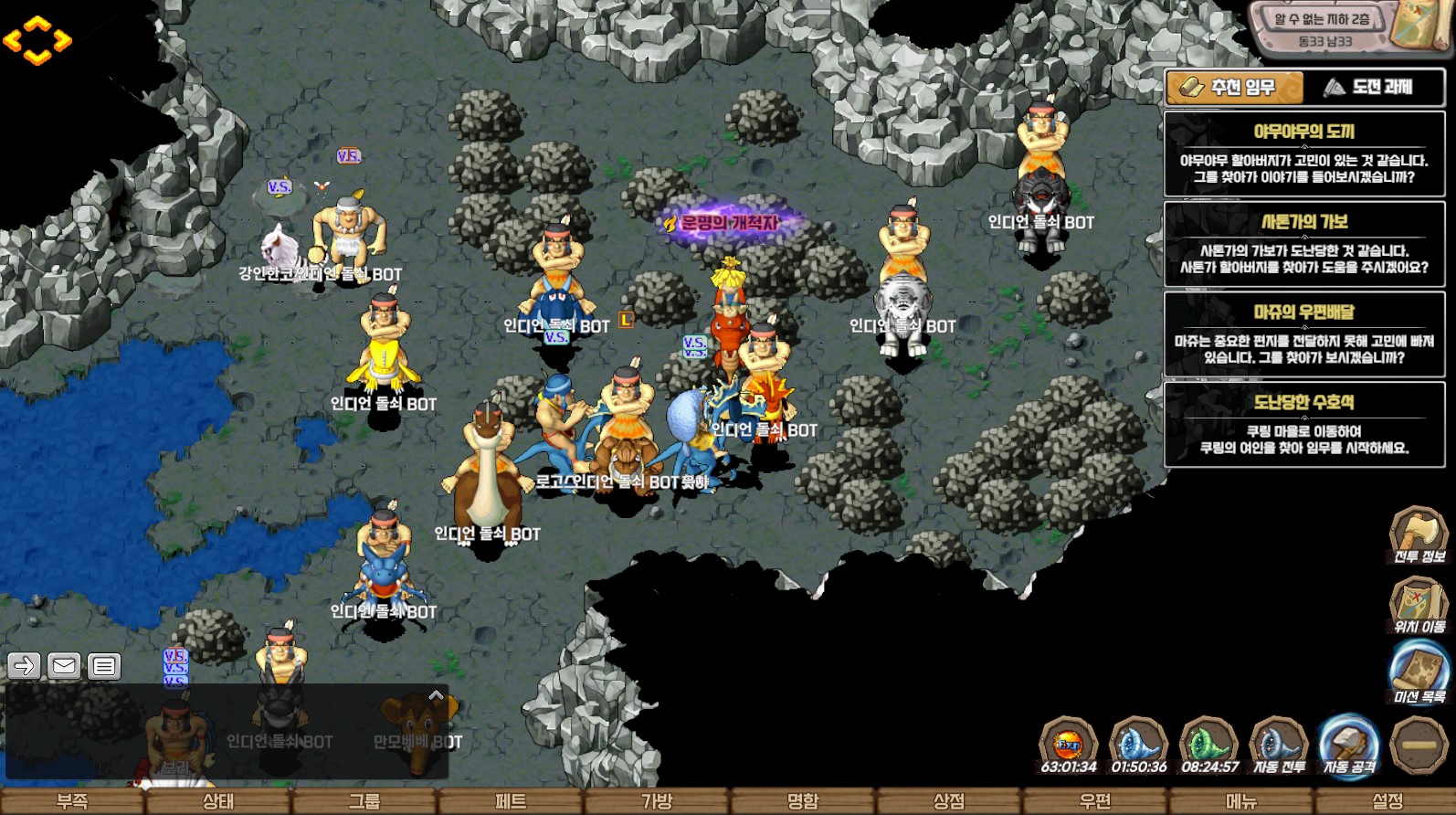1456x815 pixels.
Task: Click the Exp boost timer icon
Action: (1069, 746)
